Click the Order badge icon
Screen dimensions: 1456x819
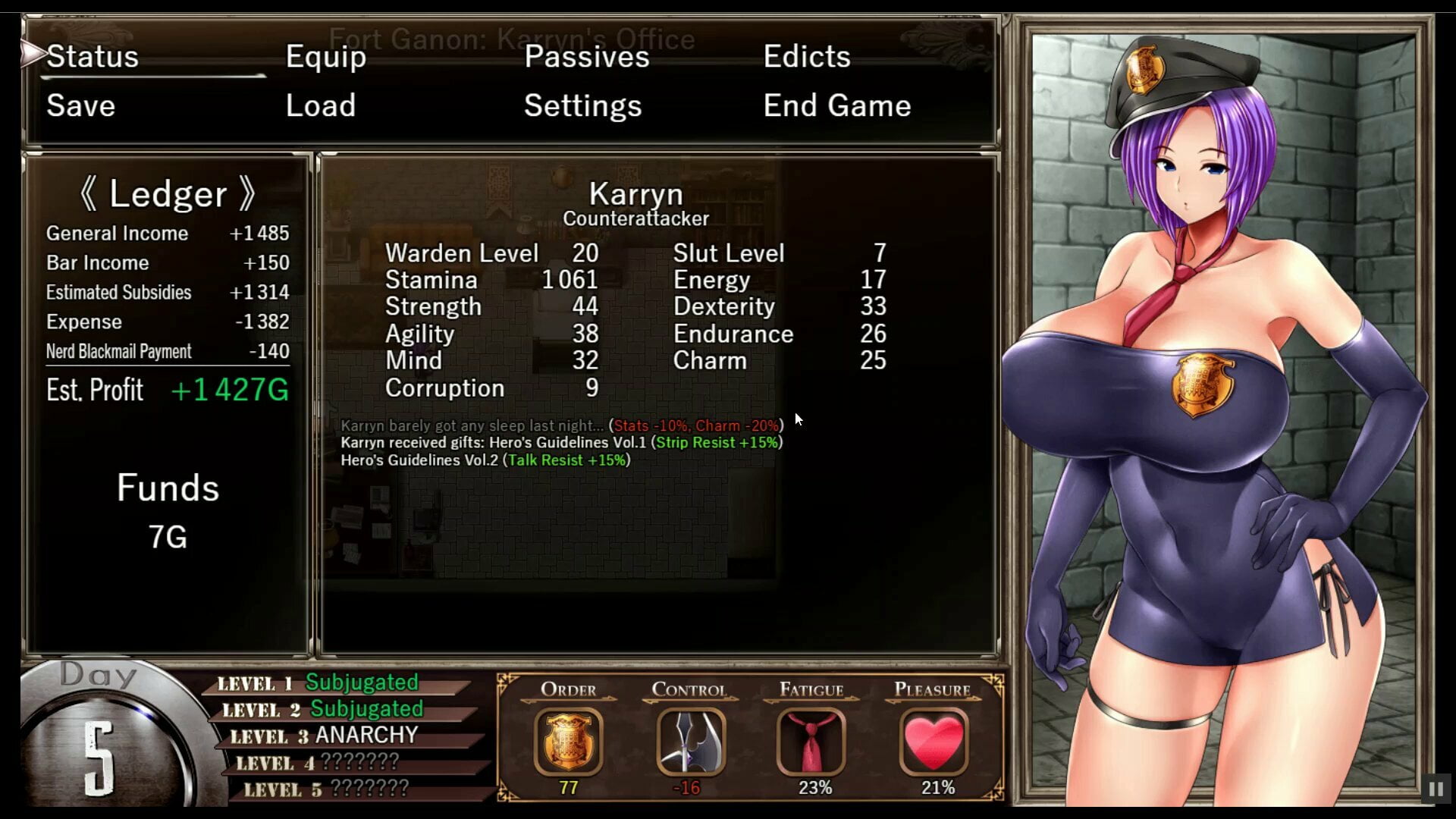[569, 741]
